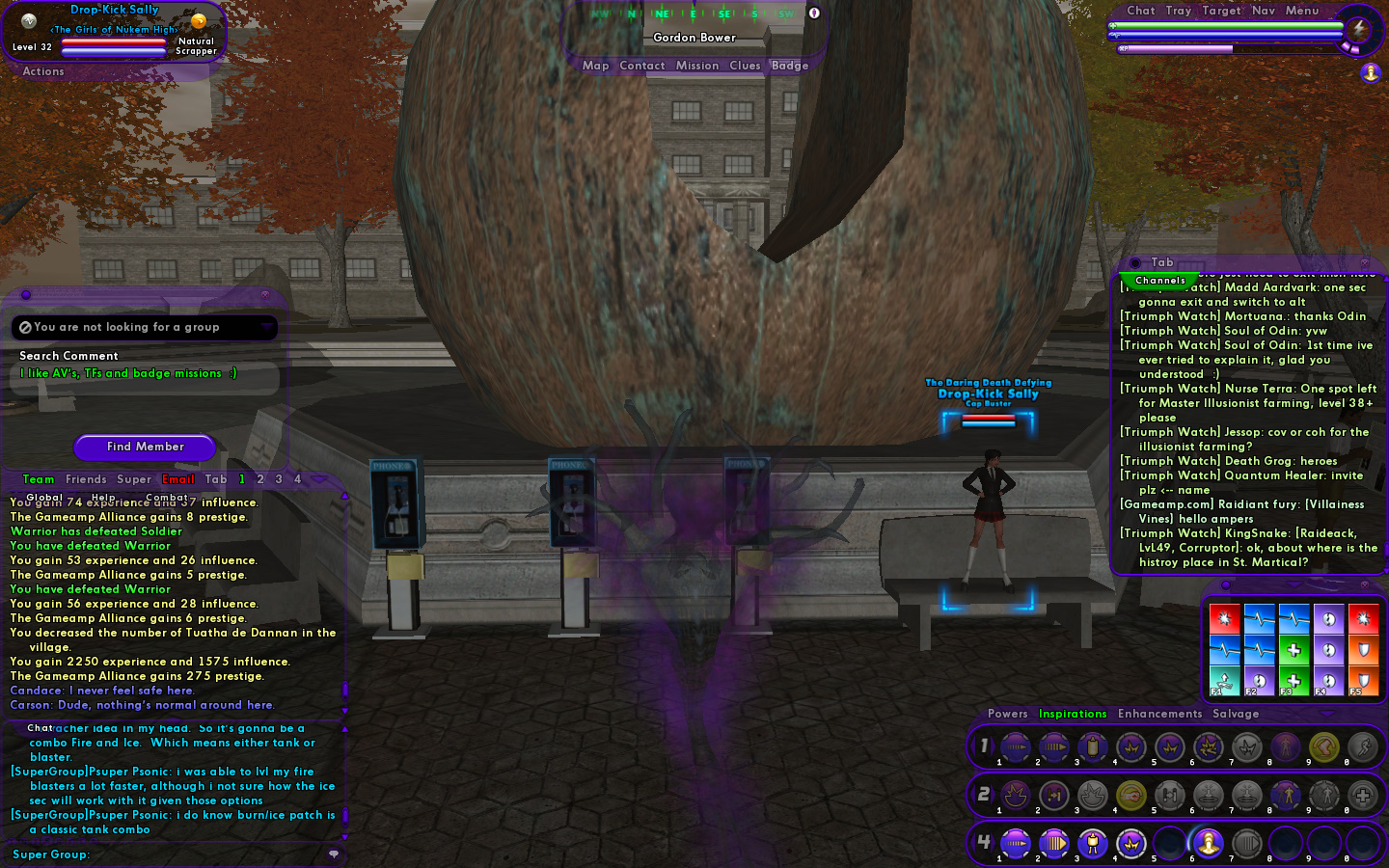Open the Email tab
The height and width of the screenshot is (868, 1389).
pos(177,479)
